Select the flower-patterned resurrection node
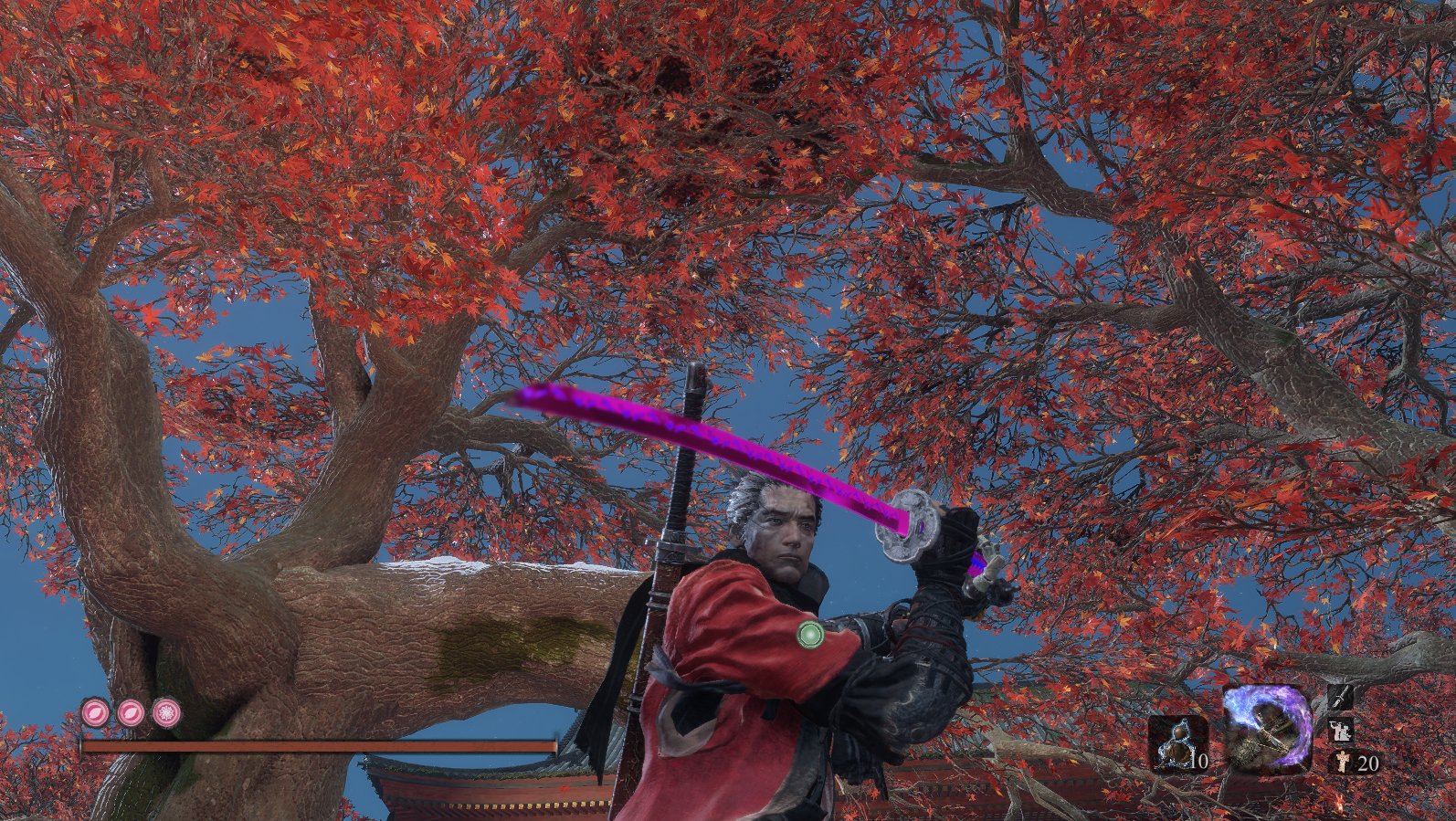This screenshot has width=1456, height=821. [x=166, y=712]
